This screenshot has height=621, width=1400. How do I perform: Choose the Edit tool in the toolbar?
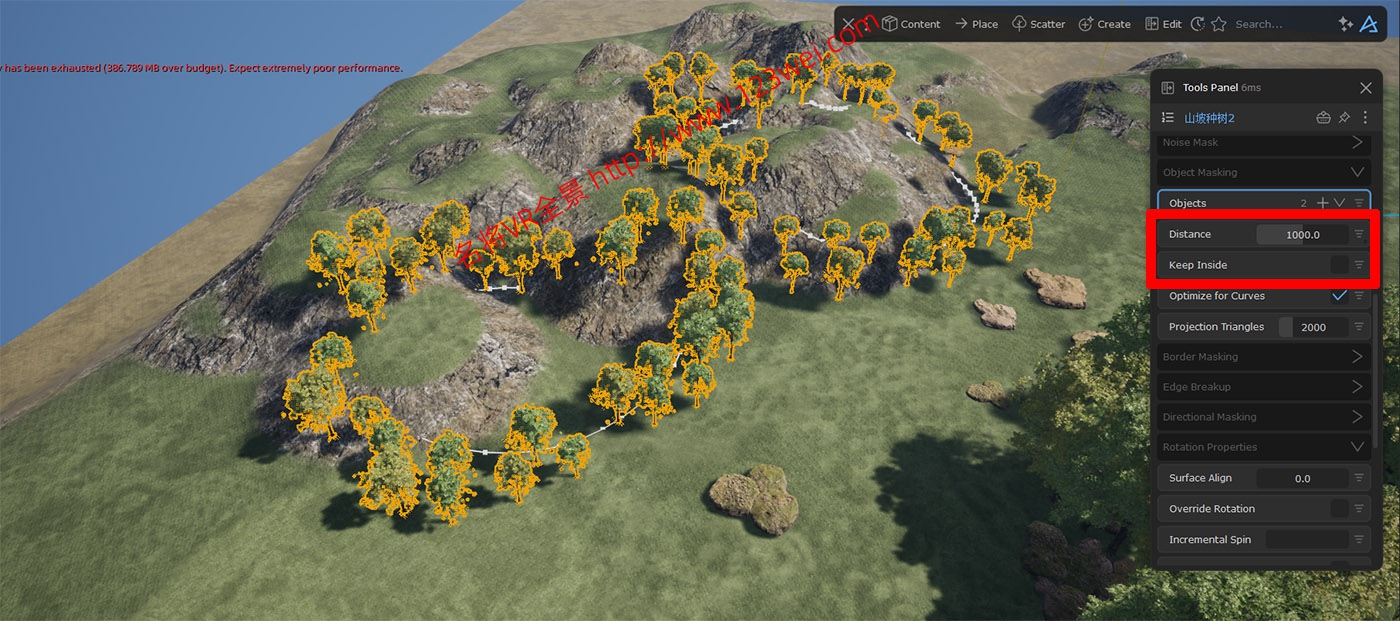[1163, 24]
